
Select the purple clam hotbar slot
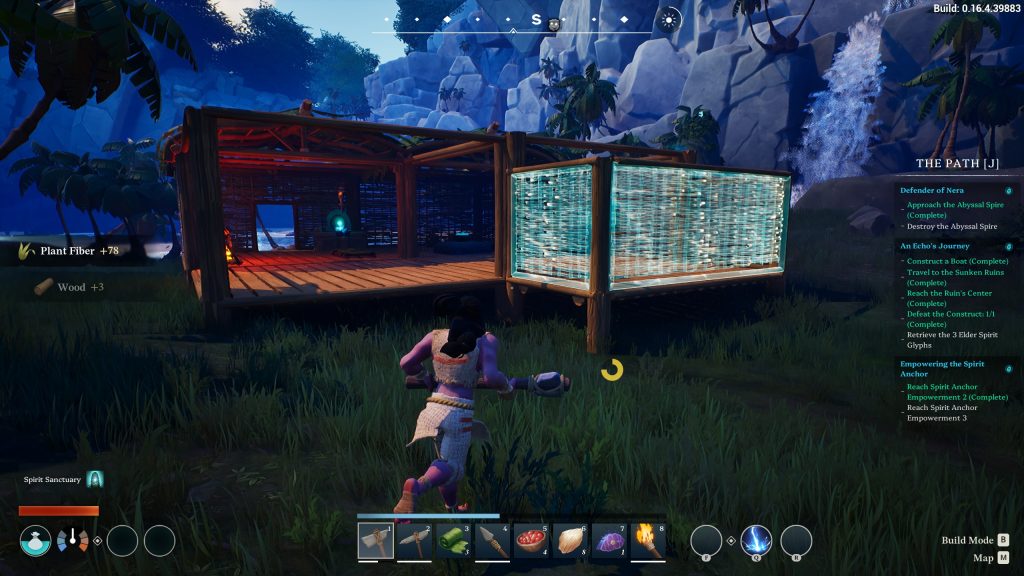pyautogui.click(x=611, y=541)
